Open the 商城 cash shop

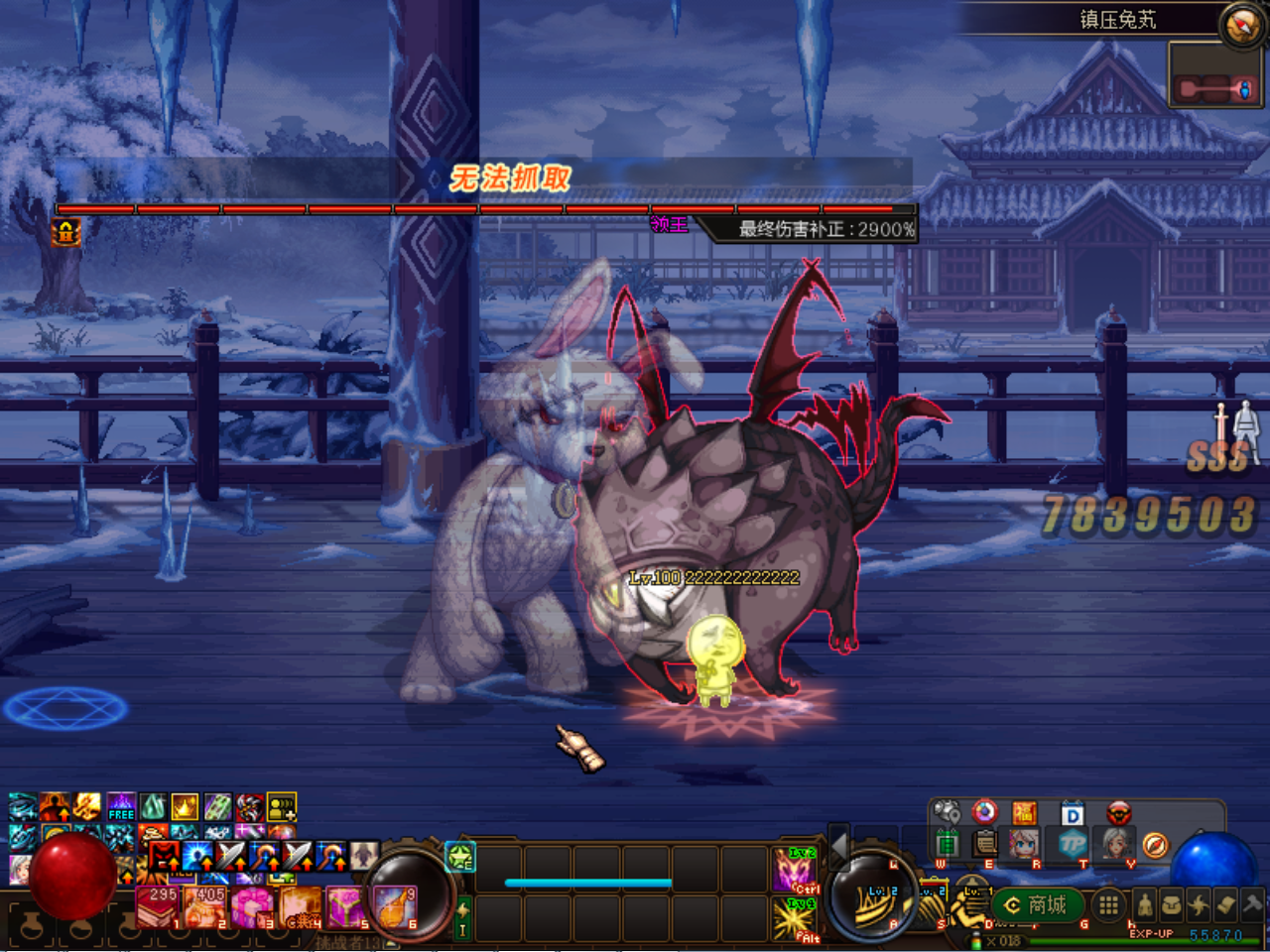[1035, 905]
